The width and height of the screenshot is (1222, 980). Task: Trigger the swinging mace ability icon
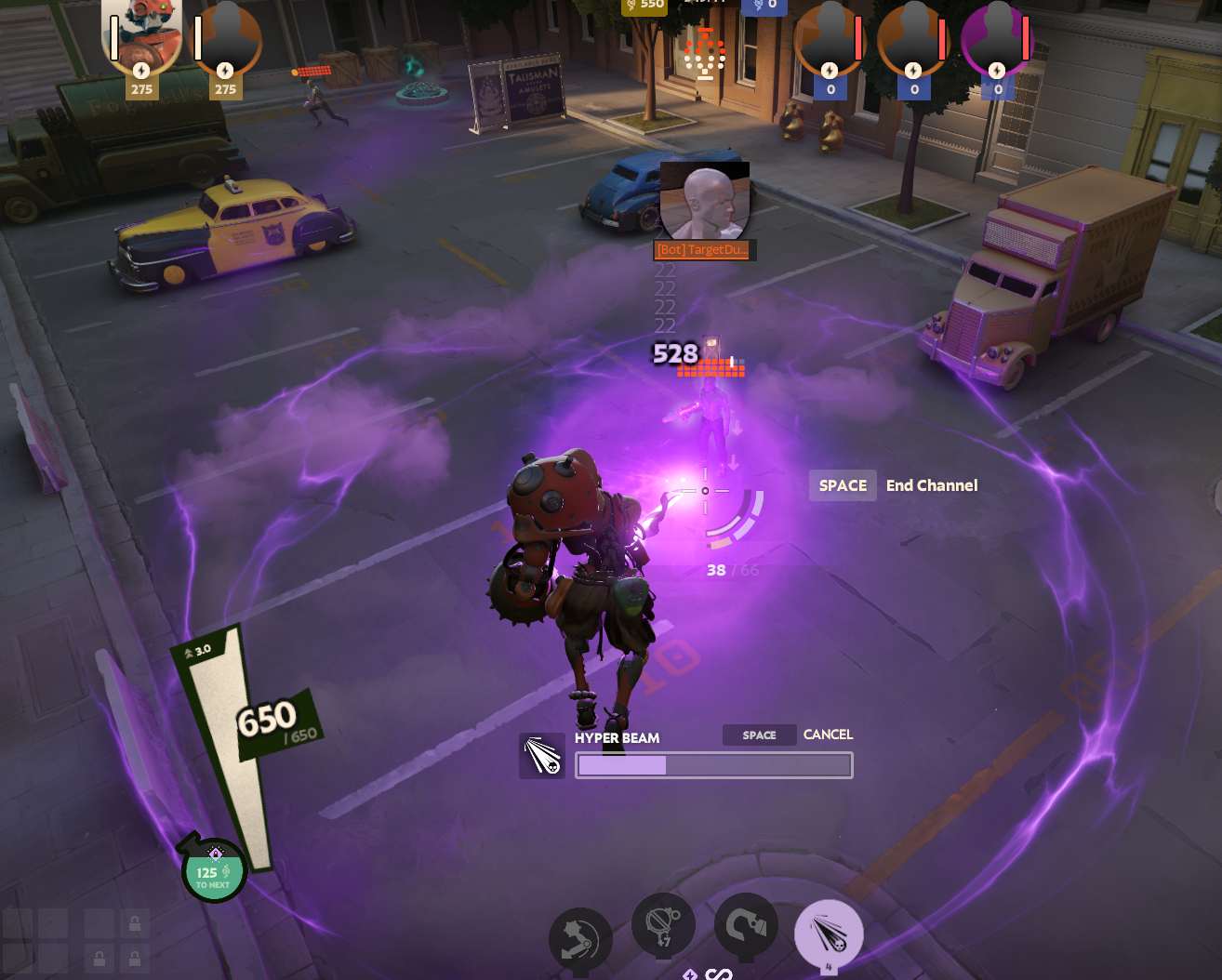point(580,939)
